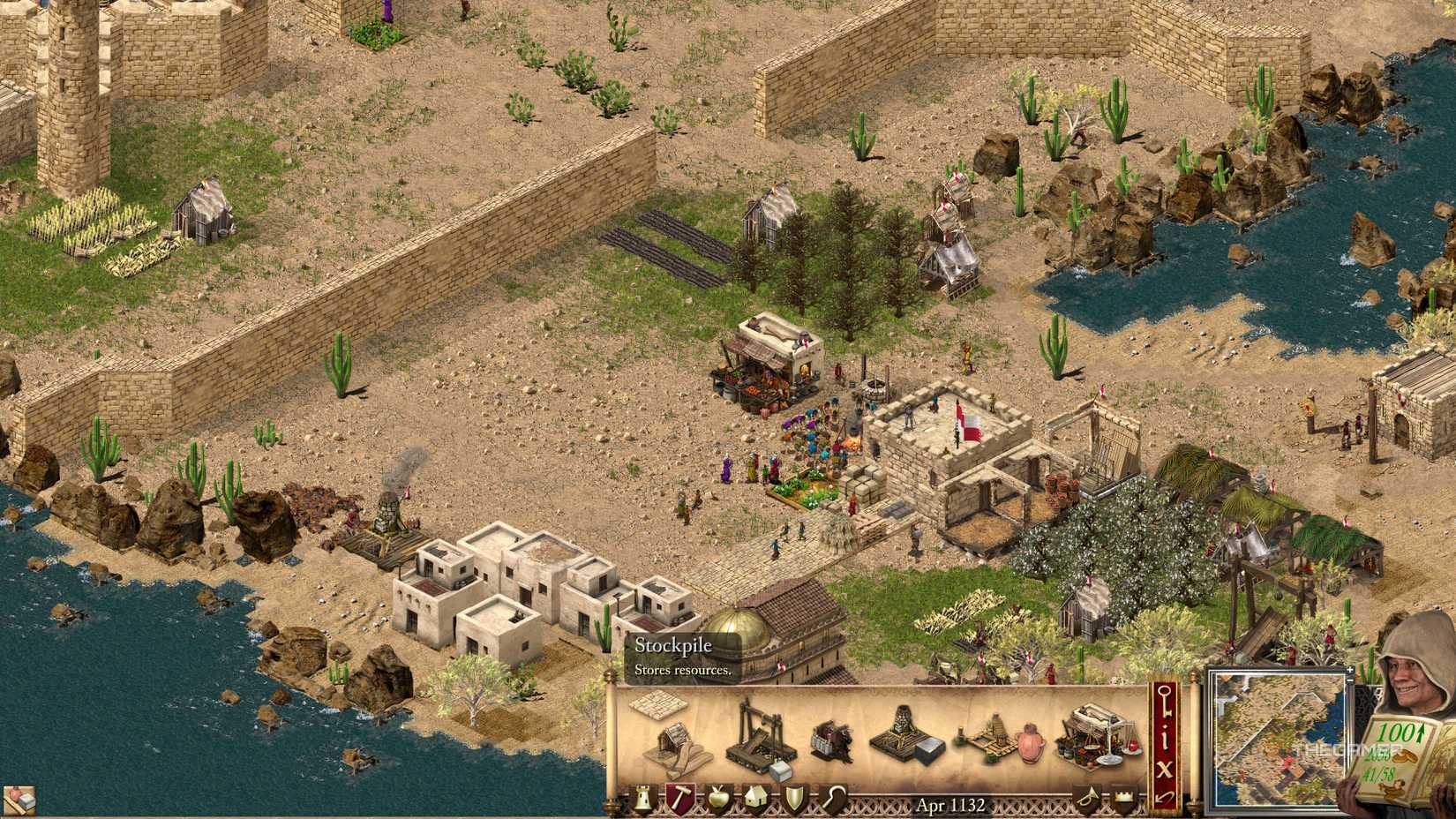
Task: Click the undo arrow on the red scroll
Action: 1163,800
